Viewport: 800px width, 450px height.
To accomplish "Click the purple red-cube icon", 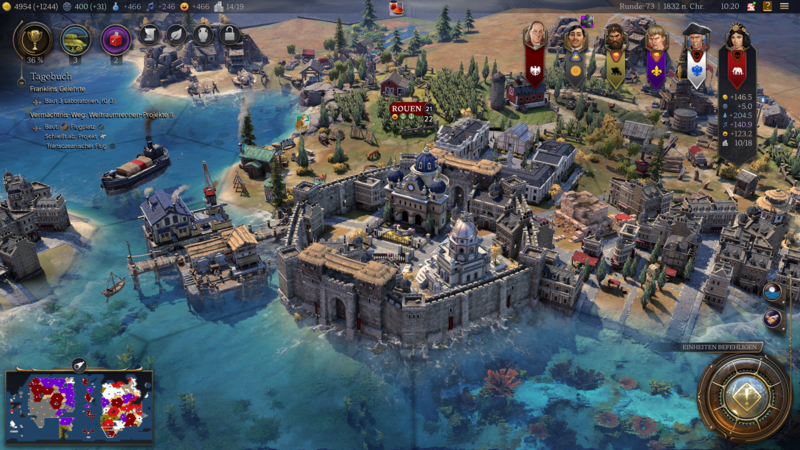I will pos(116,39).
